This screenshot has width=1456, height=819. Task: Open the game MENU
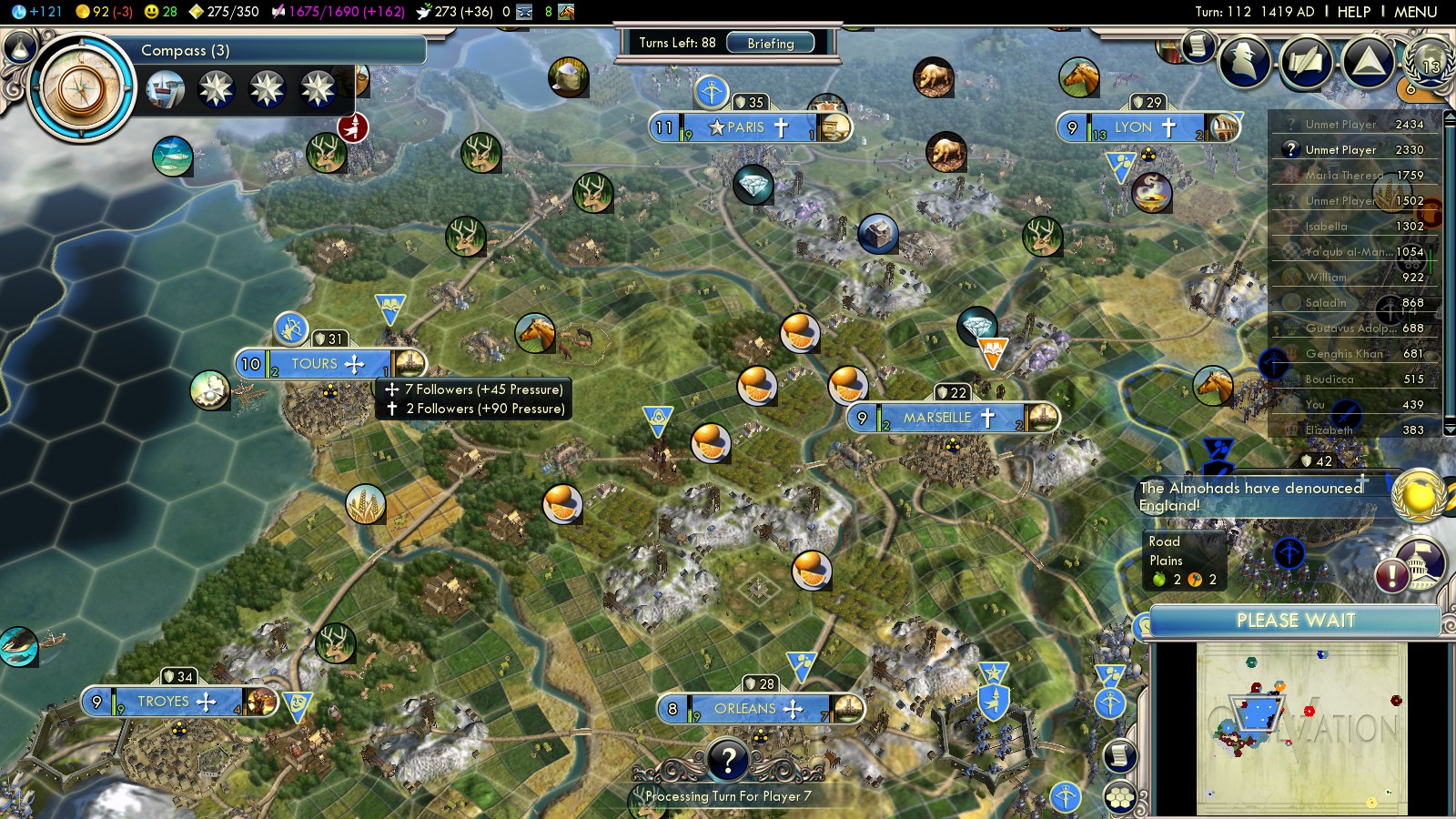(x=1415, y=12)
